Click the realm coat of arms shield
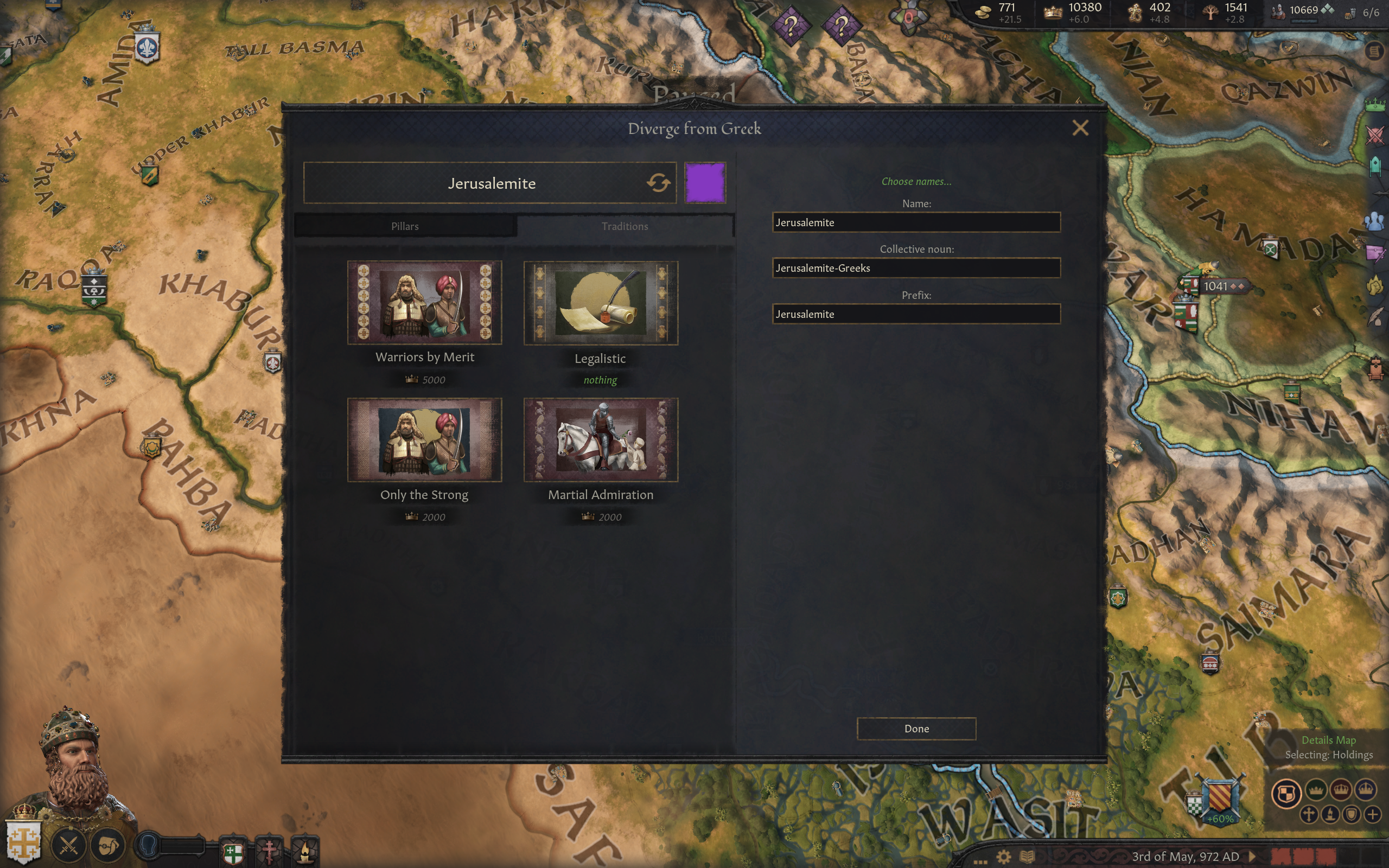 tap(23, 841)
